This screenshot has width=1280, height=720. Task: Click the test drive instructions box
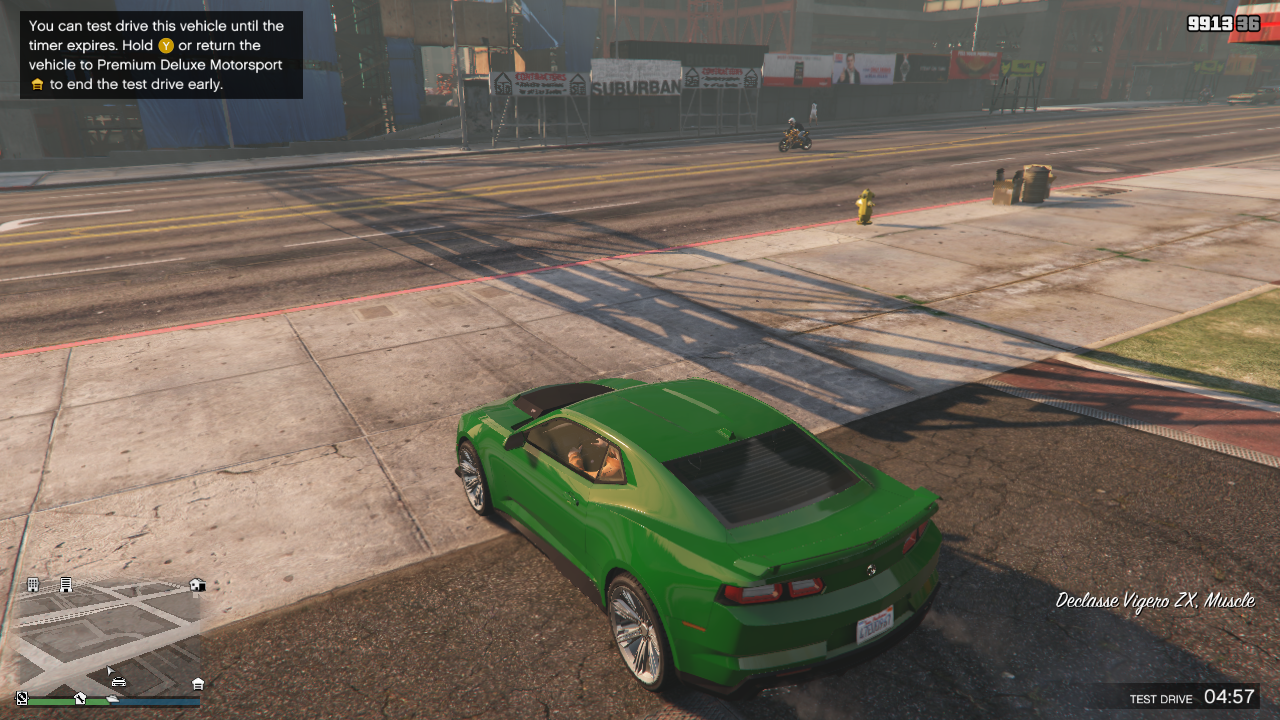click(x=161, y=55)
